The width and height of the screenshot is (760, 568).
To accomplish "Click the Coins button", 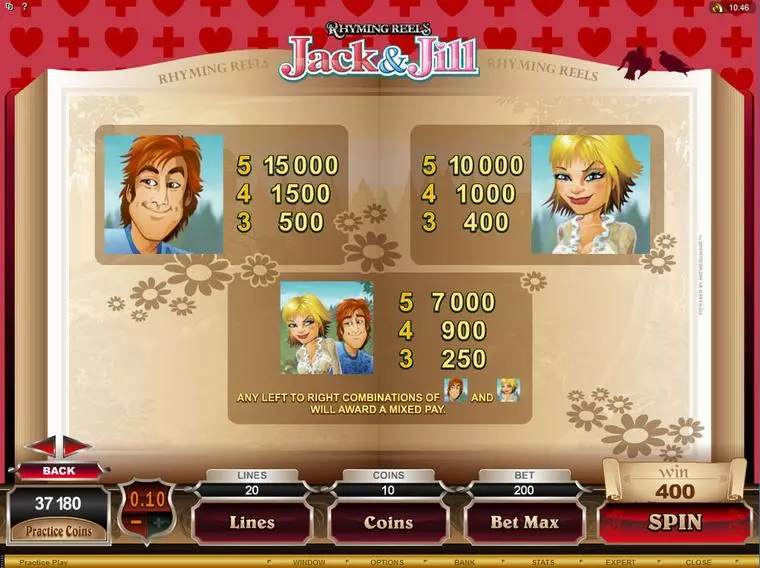I will pyautogui.click(x=388, y=522).
